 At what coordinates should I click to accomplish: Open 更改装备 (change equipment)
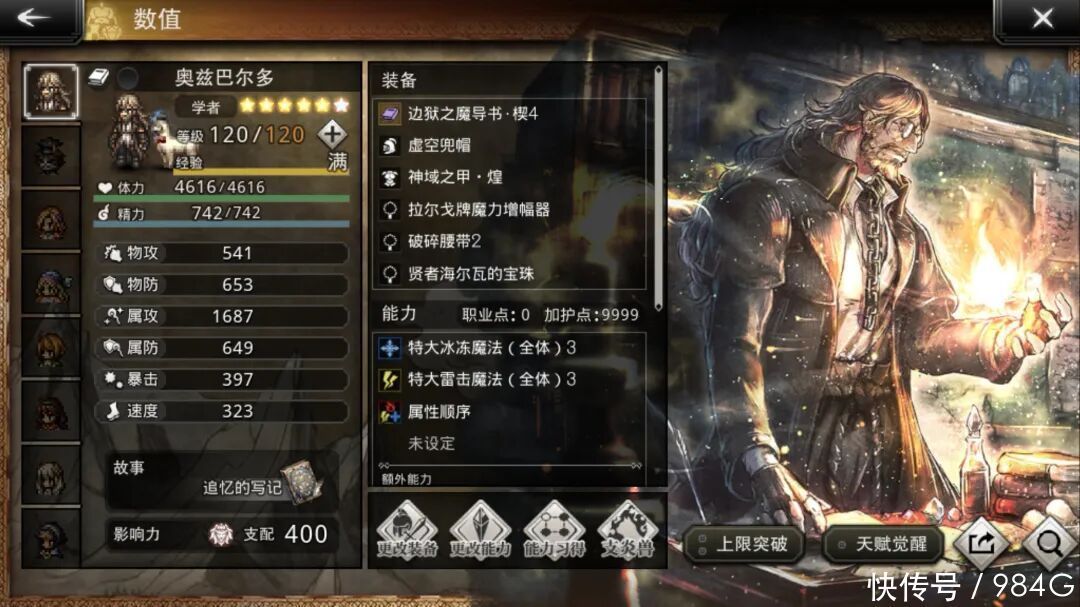(406, 530)
